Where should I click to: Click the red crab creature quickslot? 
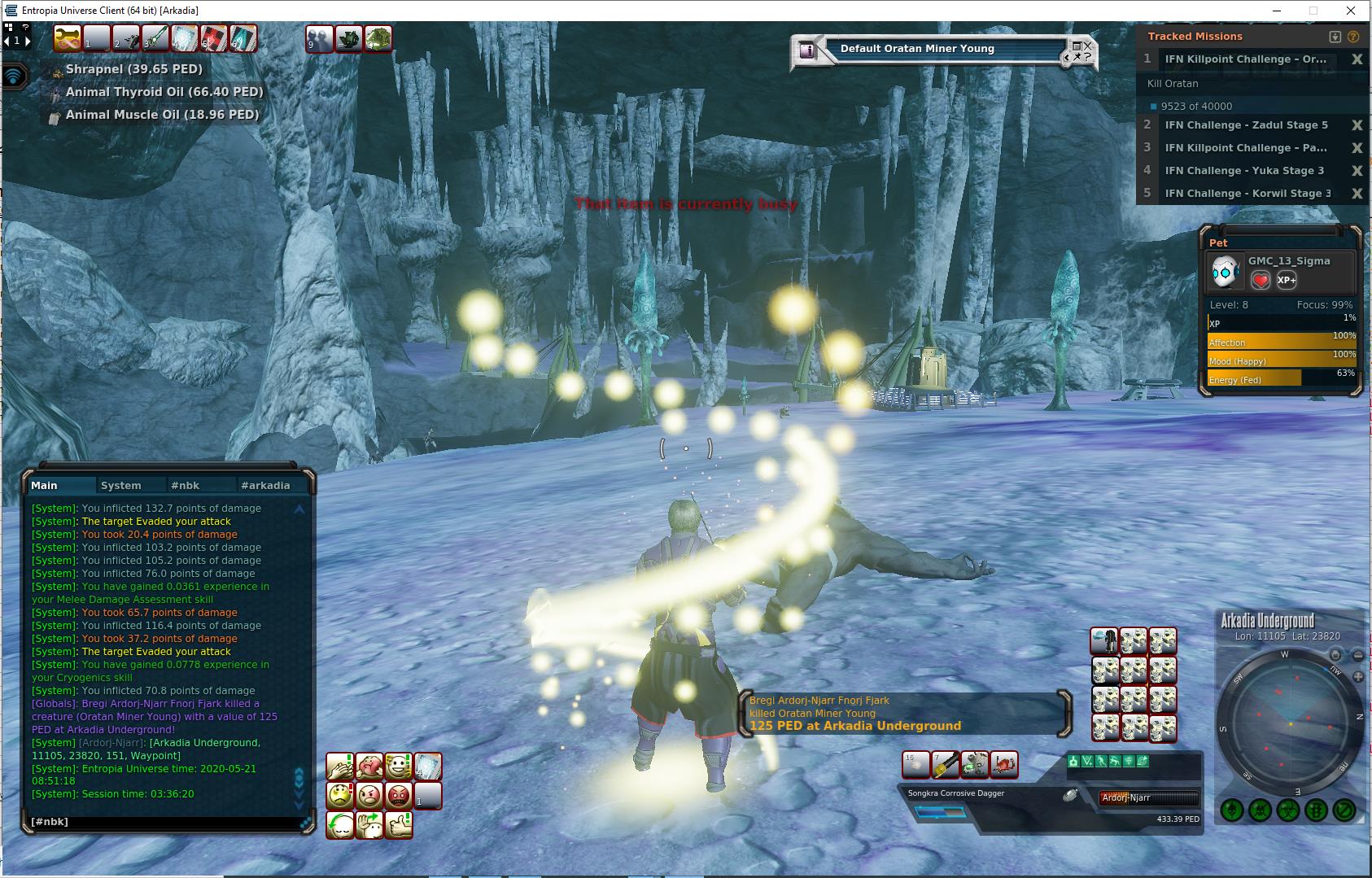pos(1003,764)
